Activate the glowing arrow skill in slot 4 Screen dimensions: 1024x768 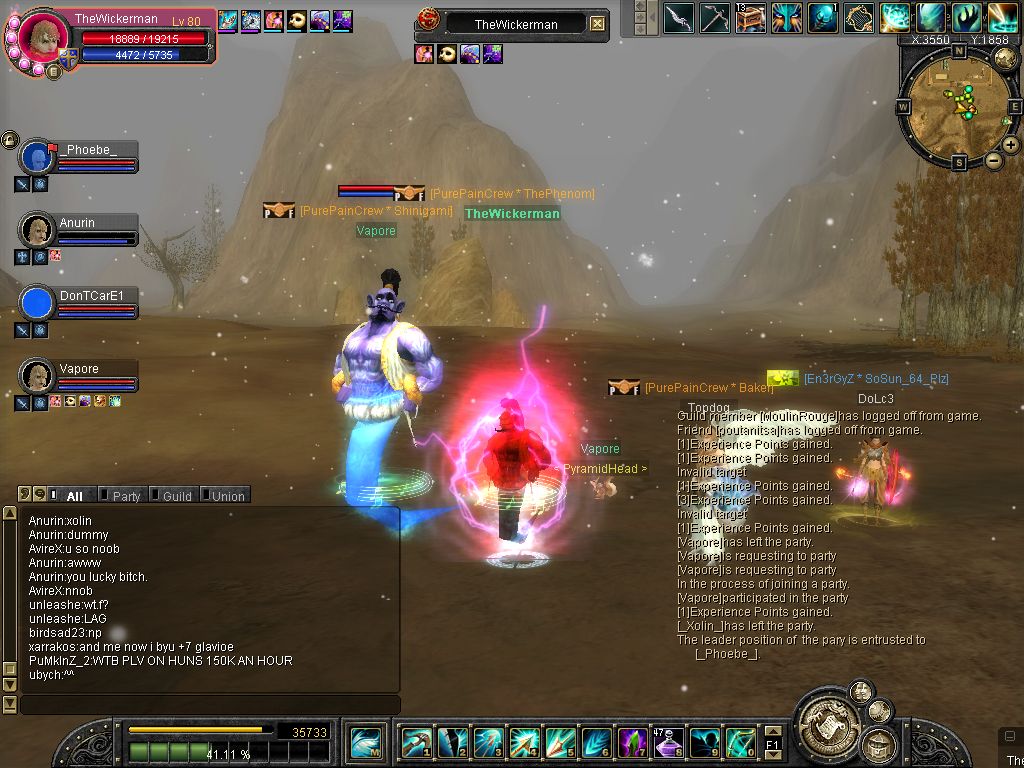click(523, 743)
